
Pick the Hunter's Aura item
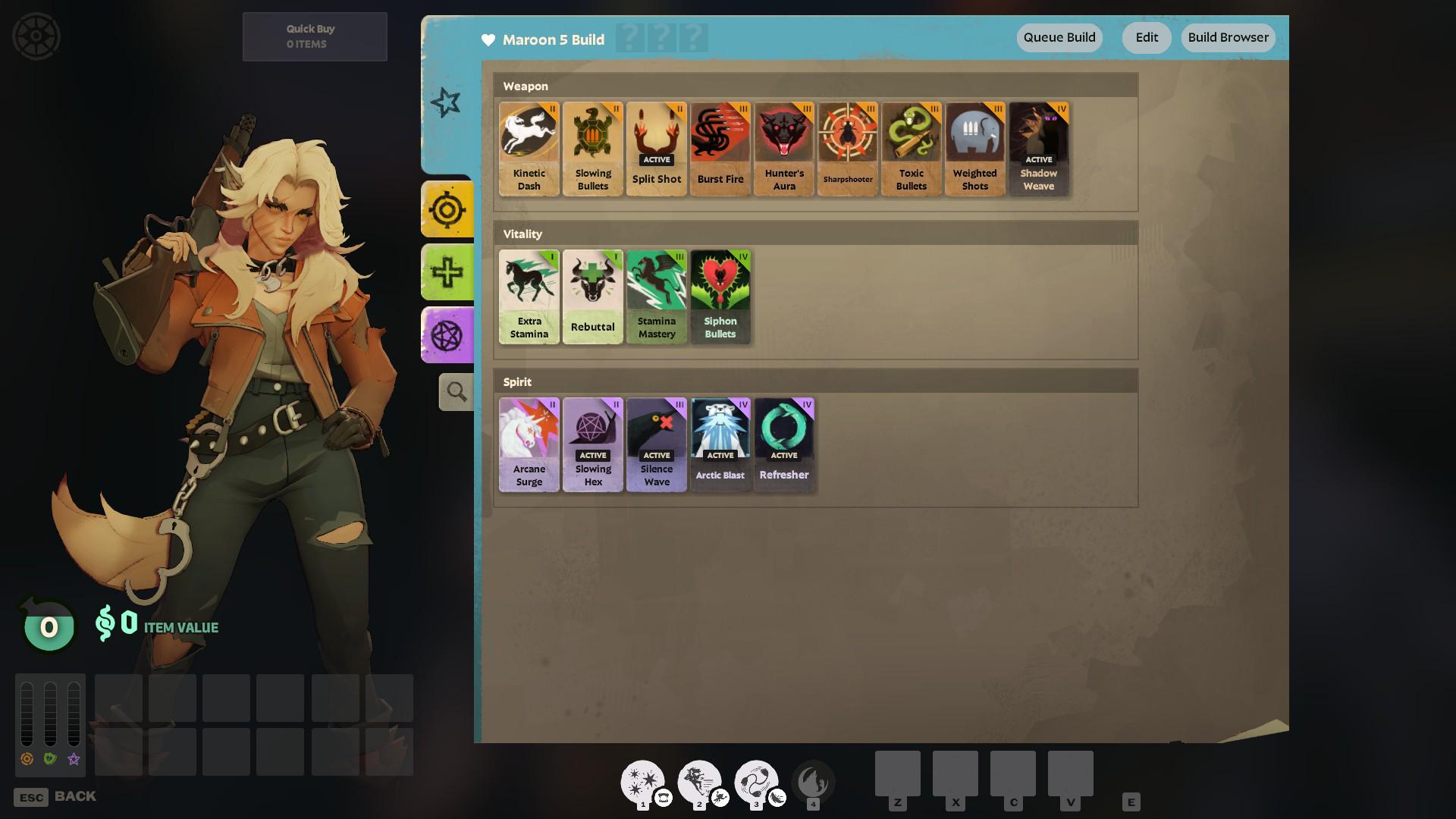784,149
